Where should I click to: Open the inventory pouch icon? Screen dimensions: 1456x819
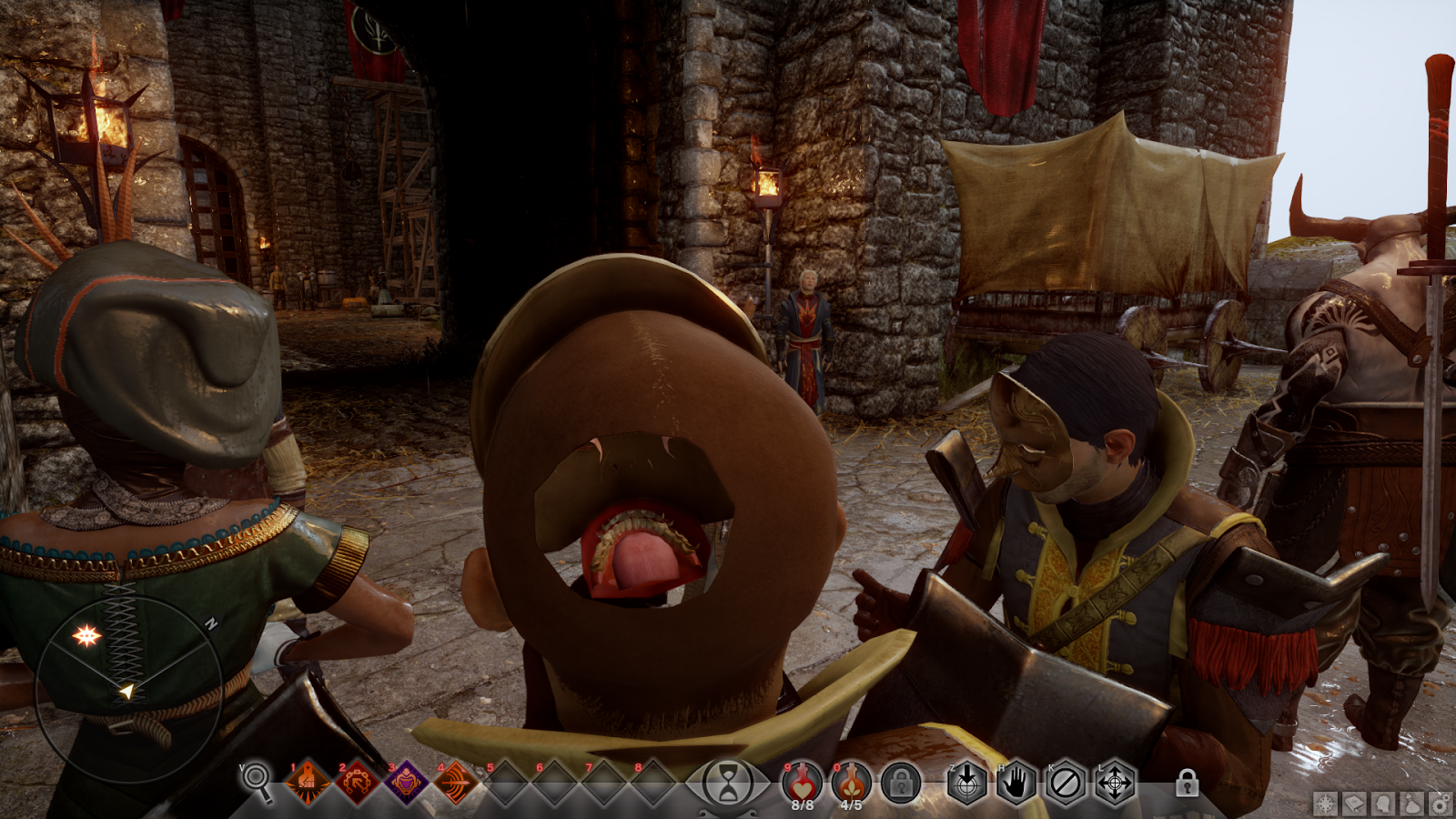[x=1411, y=804]
